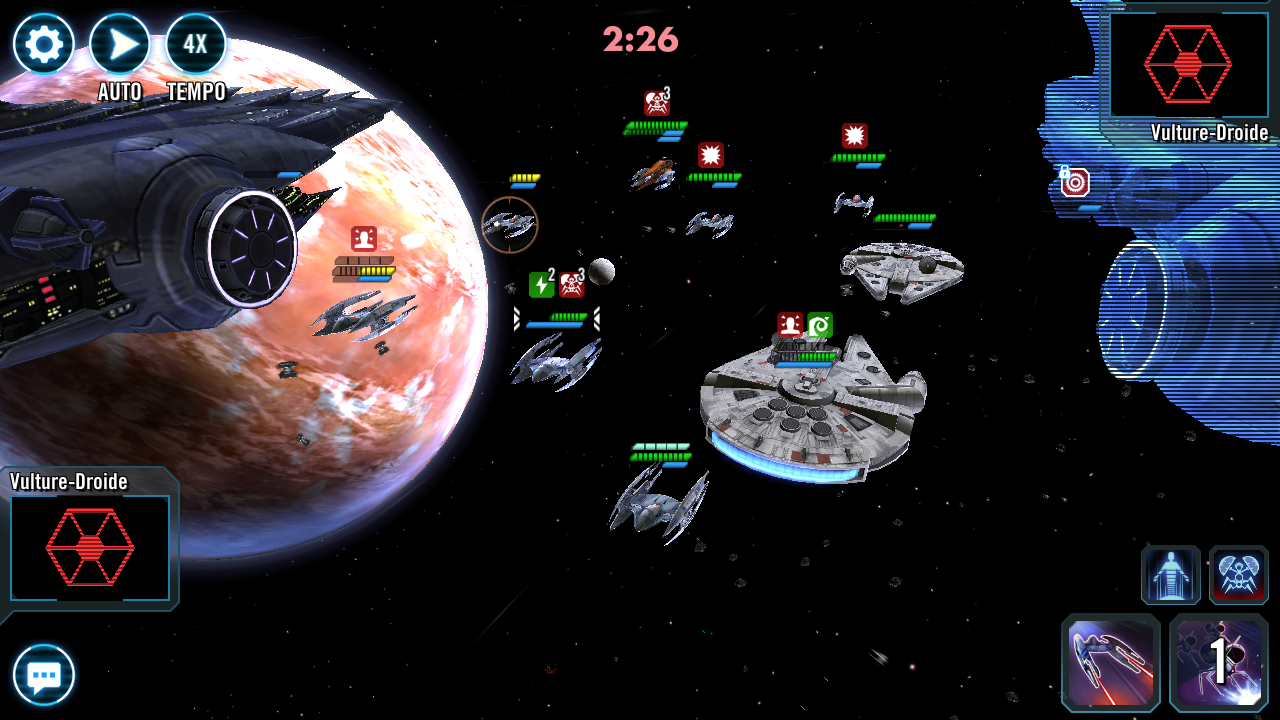The width and height of the screenshot is (1280, 720).
Task: View the blue hologram figure passive ability
Action: tap(1171, 575)
